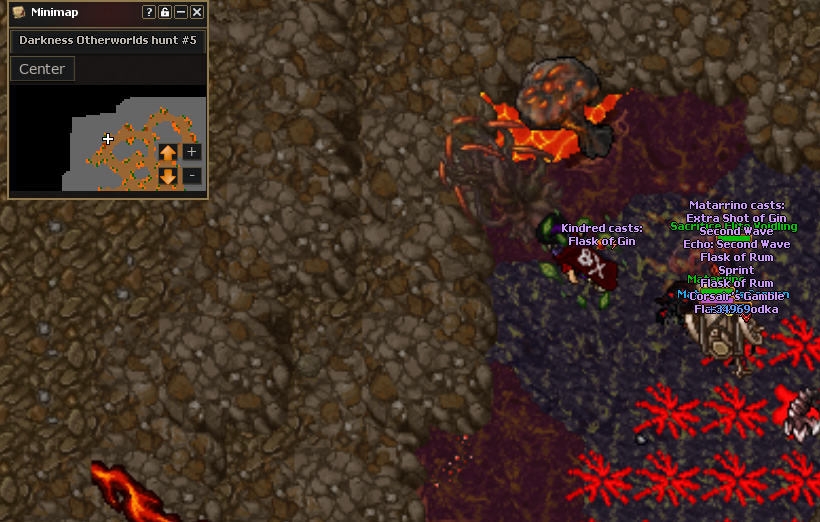
Task: Click the white cross marker on minimap
Action: (x=108, y=139)
